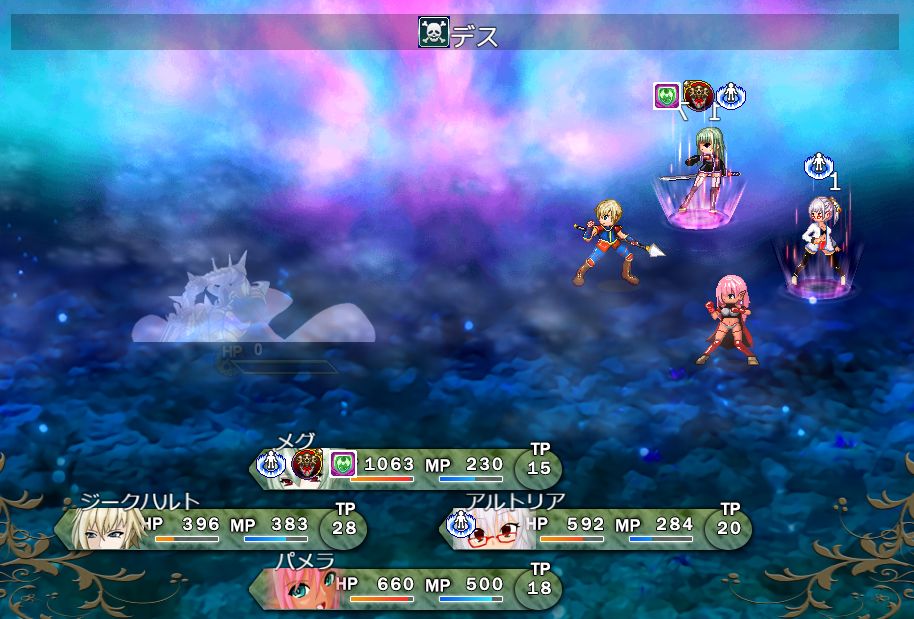Click the green heart status icon in メグ's panel
Viewport: 914px width, 619px height.
coord(343,464)
